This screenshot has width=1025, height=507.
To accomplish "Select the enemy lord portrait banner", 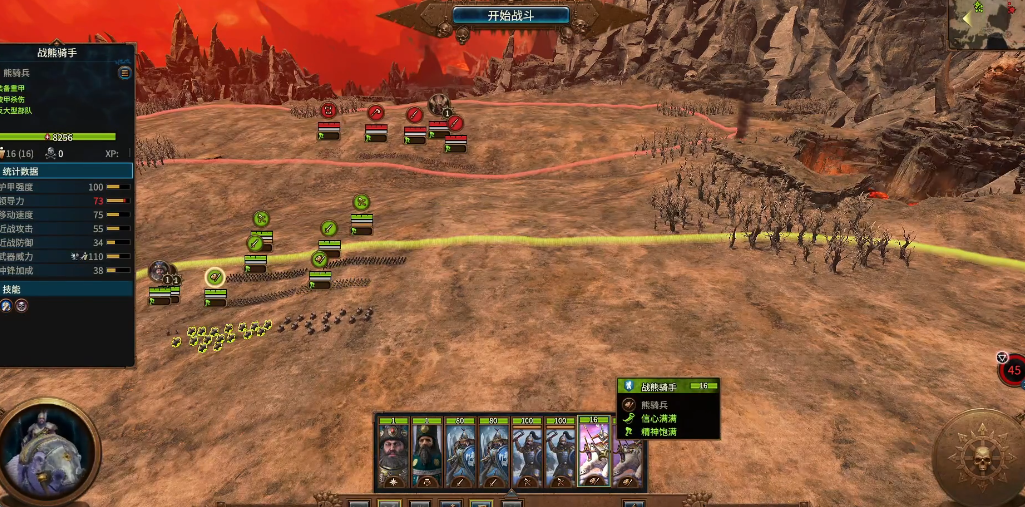I will (438, 103).
